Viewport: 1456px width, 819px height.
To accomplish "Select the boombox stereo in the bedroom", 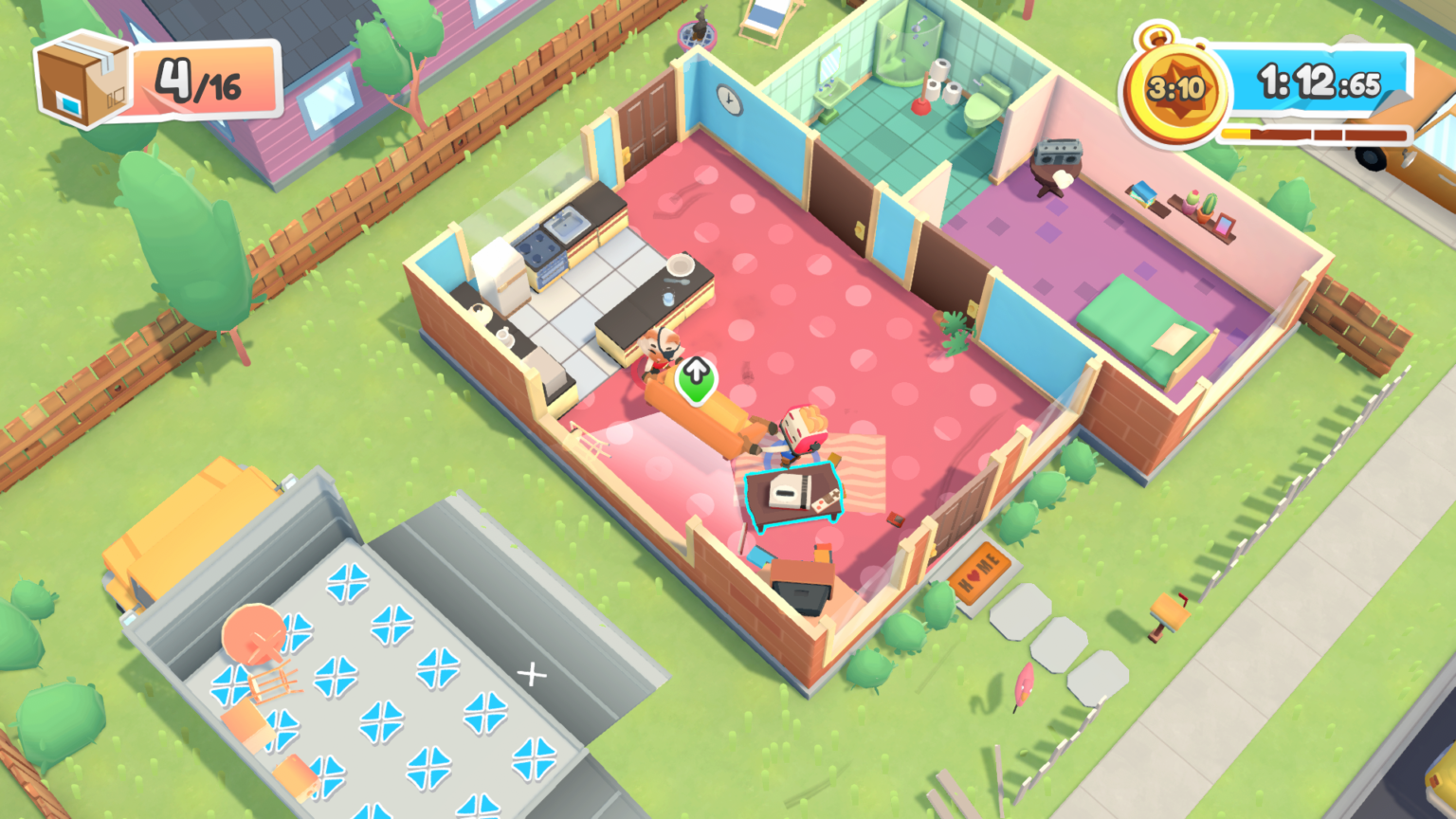I will coord(1059,152).
